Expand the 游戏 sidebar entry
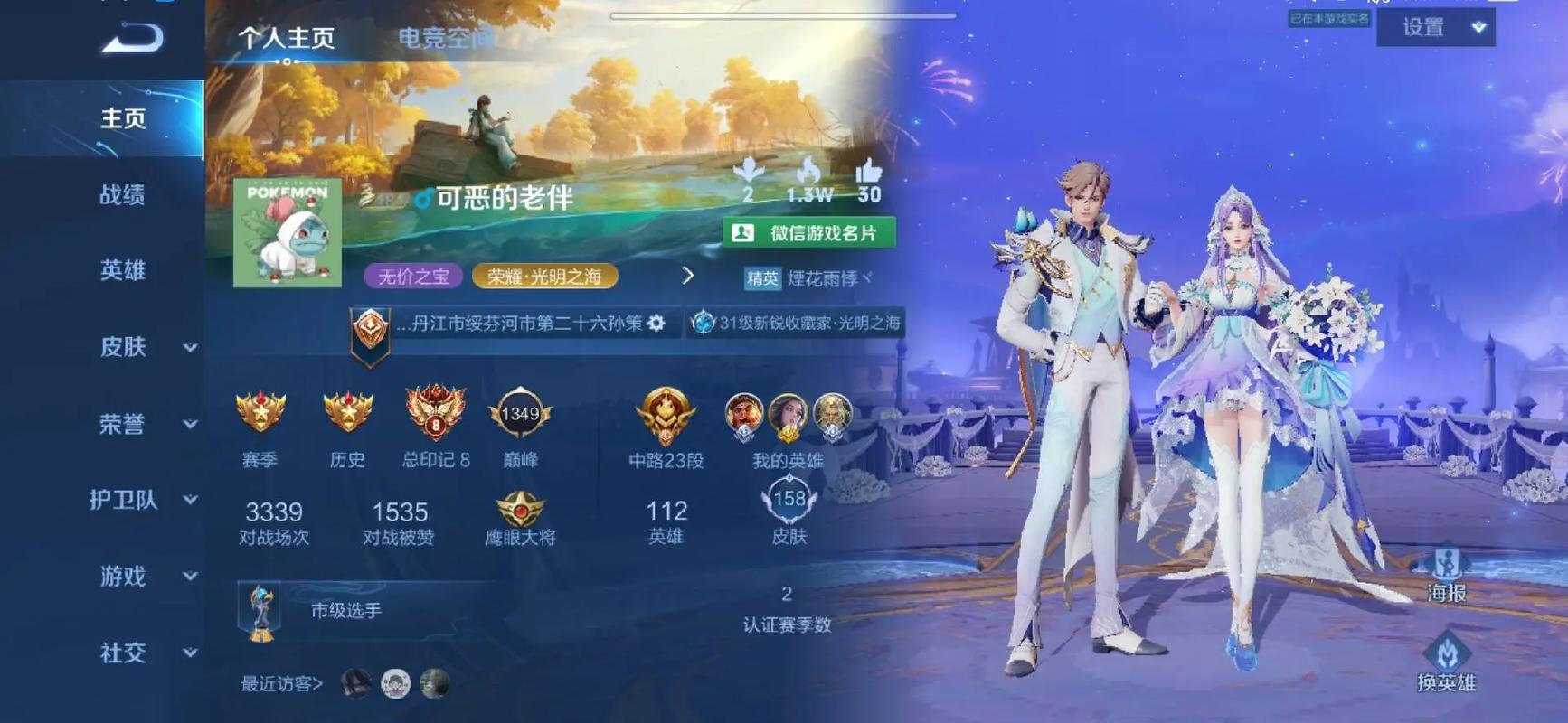1568x723 pixels. 145,576
